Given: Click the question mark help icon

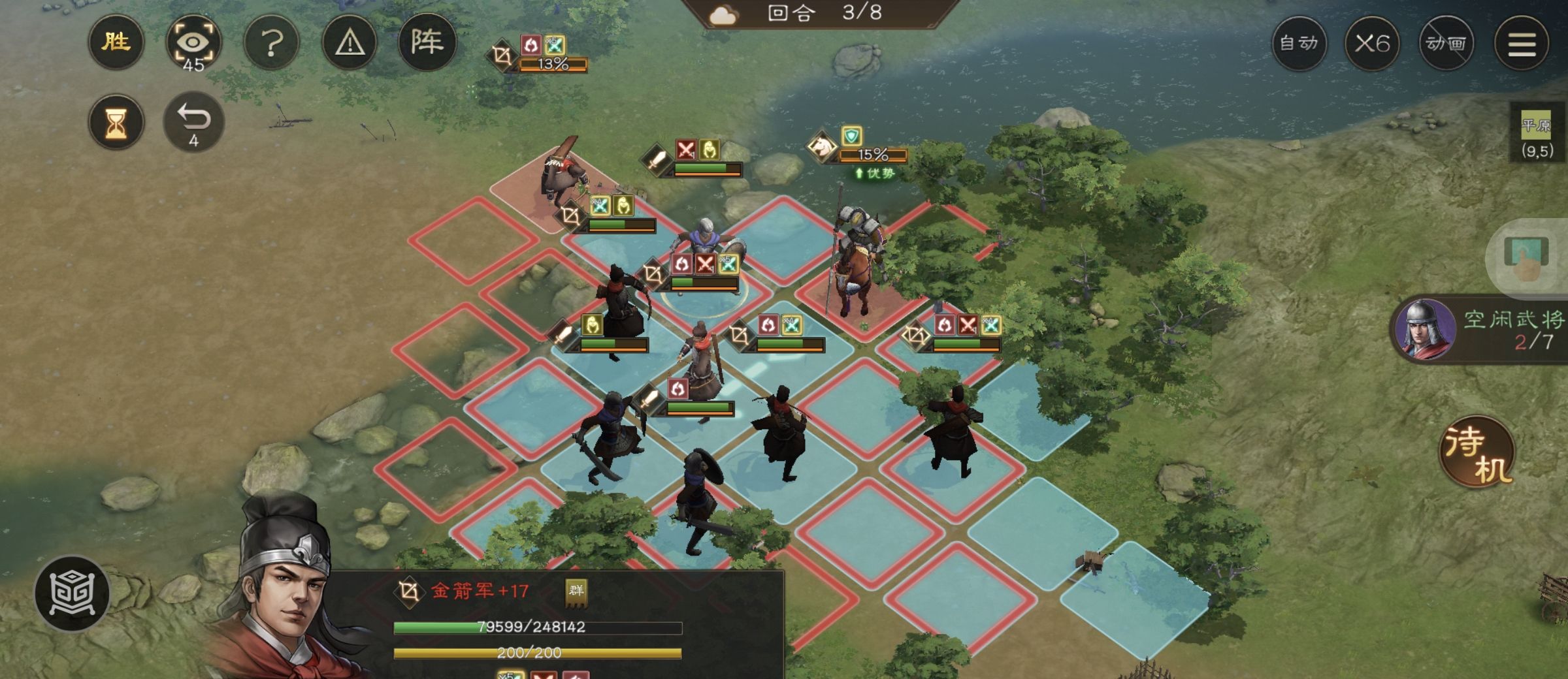Looking at the screenshot, I should tap(272, 42).
